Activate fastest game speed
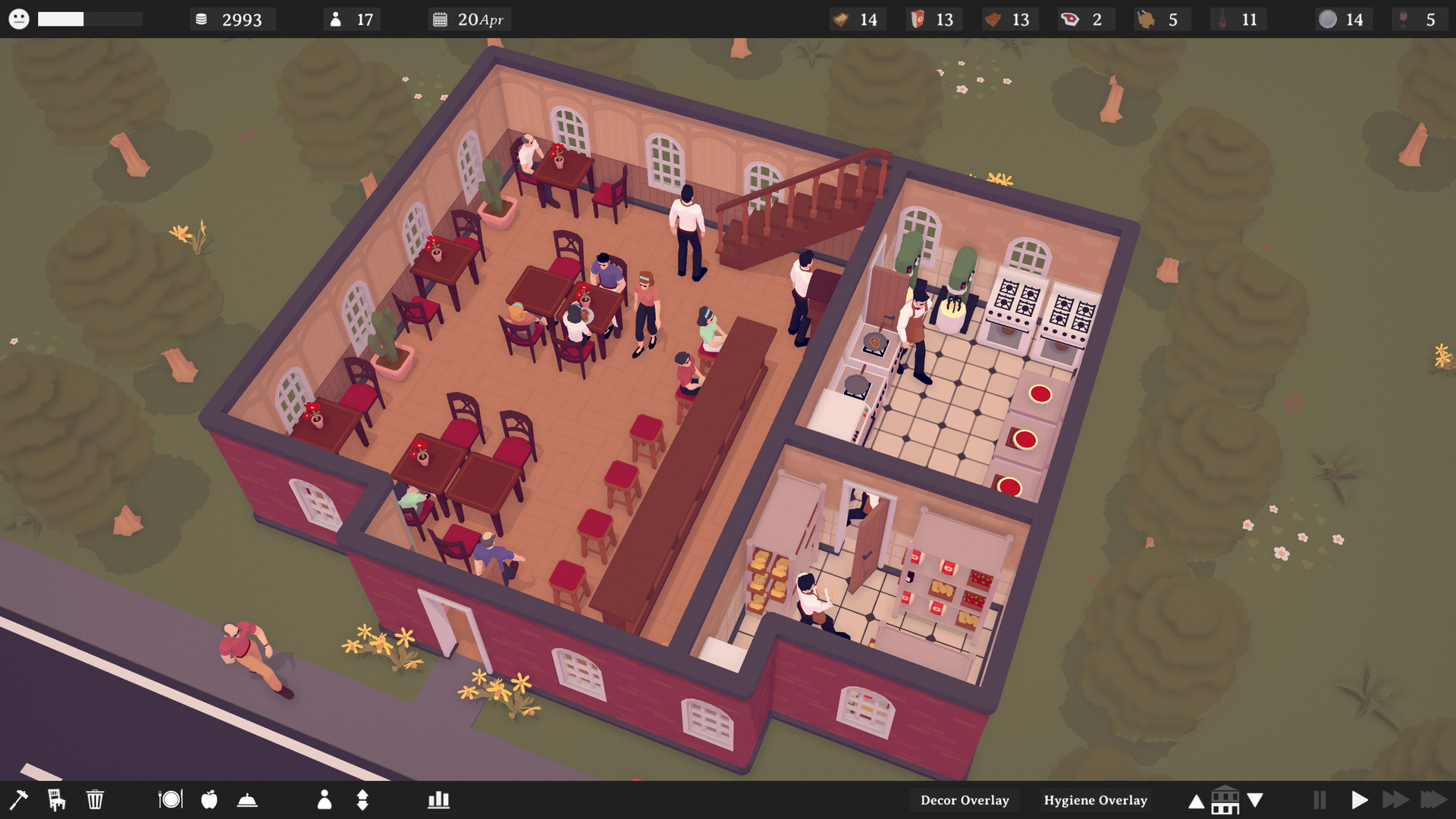Image resolution: width=1456 pixels, height=819 pixels. [x=1433, y=799]
